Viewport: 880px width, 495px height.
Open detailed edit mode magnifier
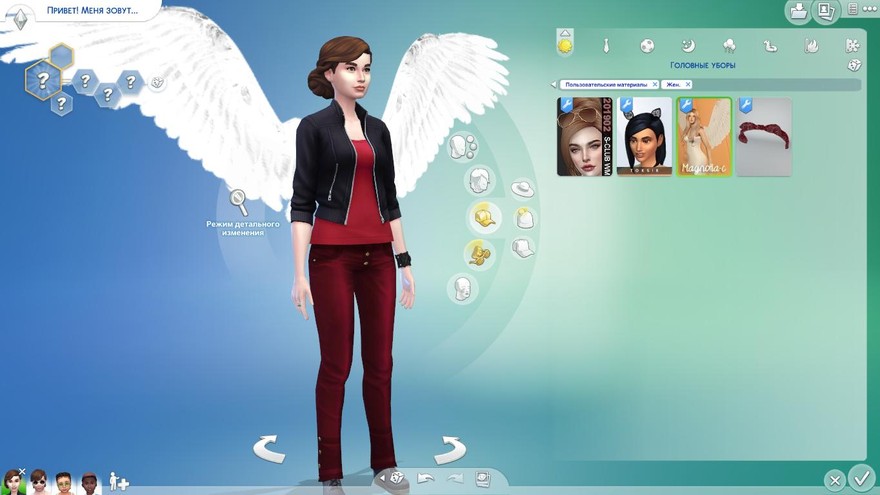pyautogui.click(x=239, y=201)
